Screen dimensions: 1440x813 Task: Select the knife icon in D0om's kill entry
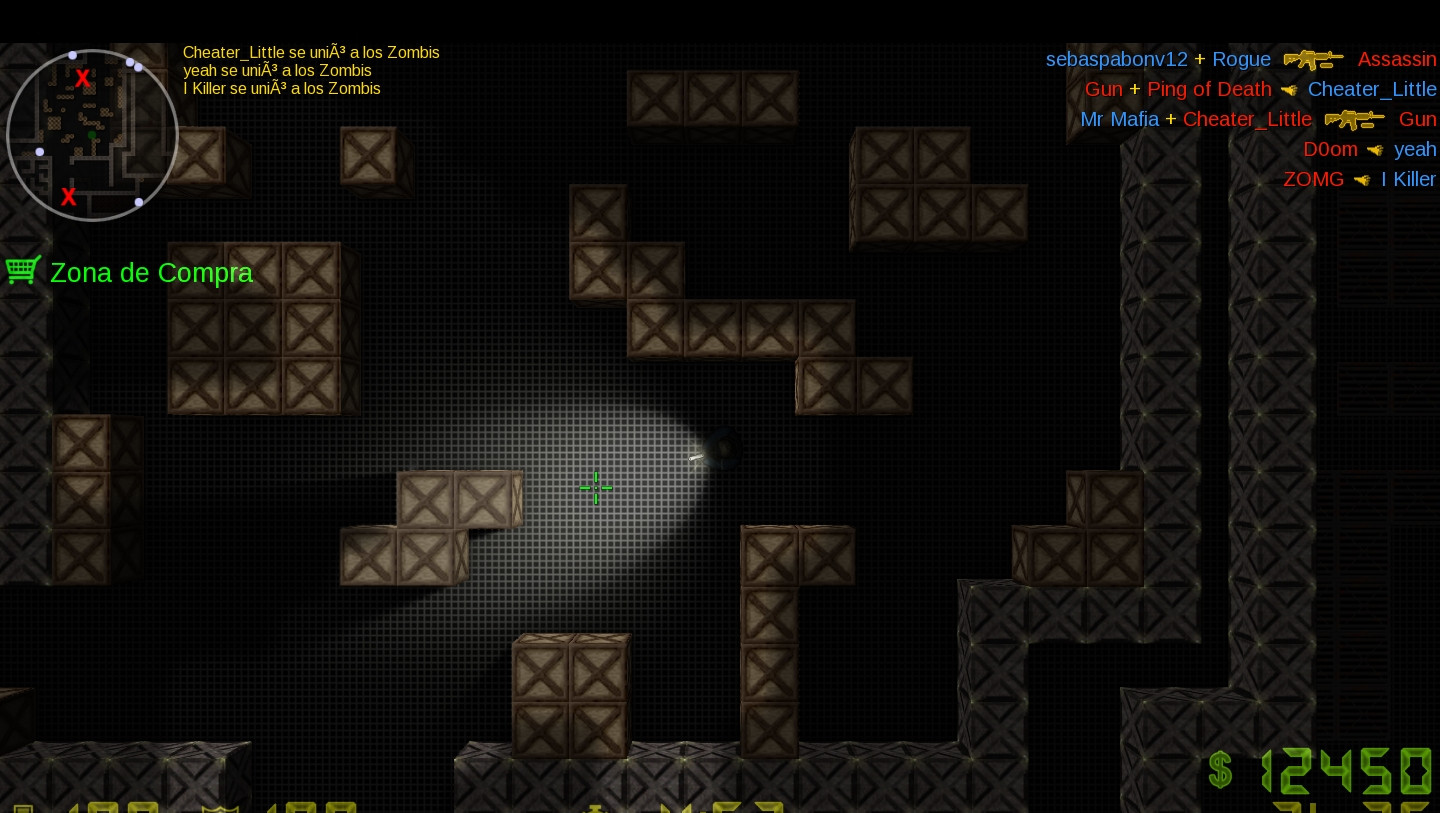(x=1376, y=150)
